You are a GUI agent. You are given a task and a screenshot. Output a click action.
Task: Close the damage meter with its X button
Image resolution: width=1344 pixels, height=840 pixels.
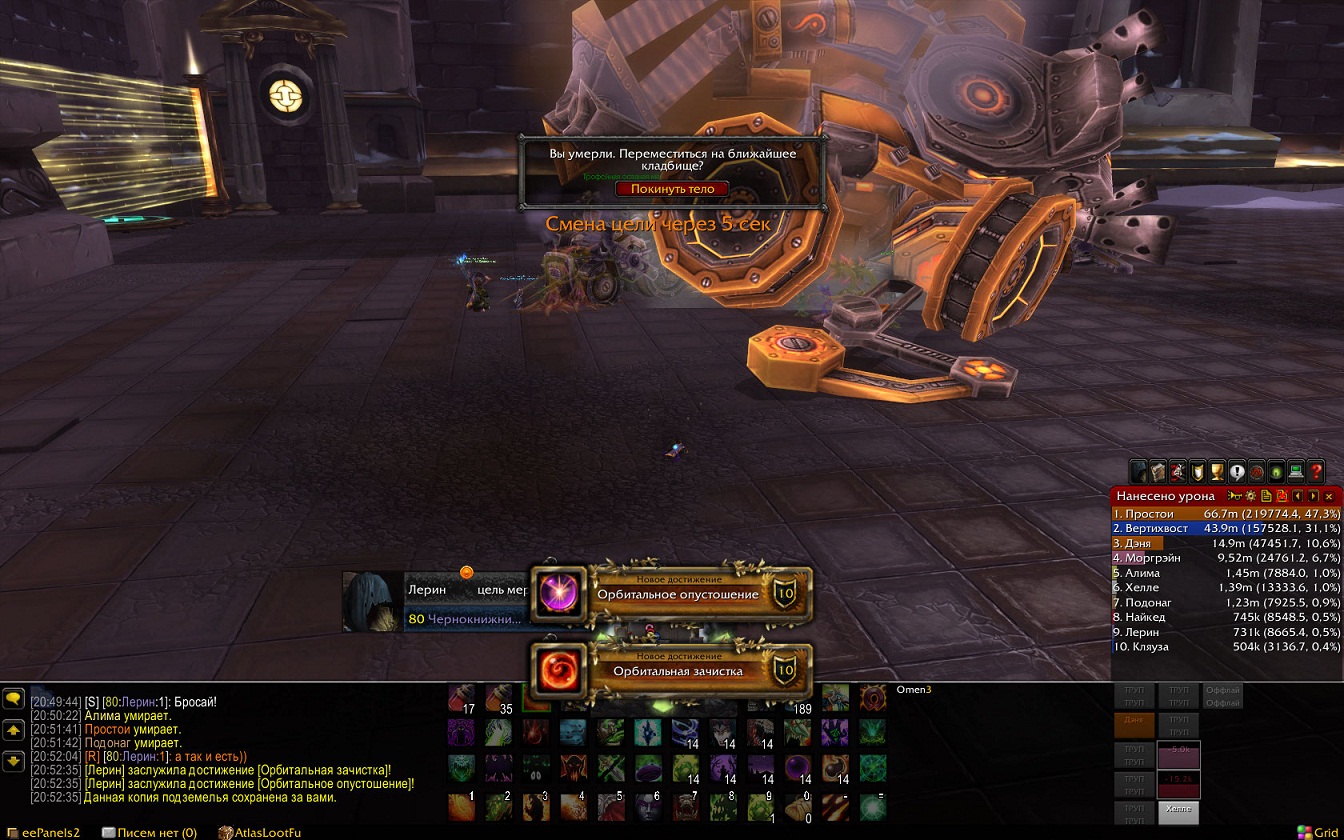point(1329,496)
